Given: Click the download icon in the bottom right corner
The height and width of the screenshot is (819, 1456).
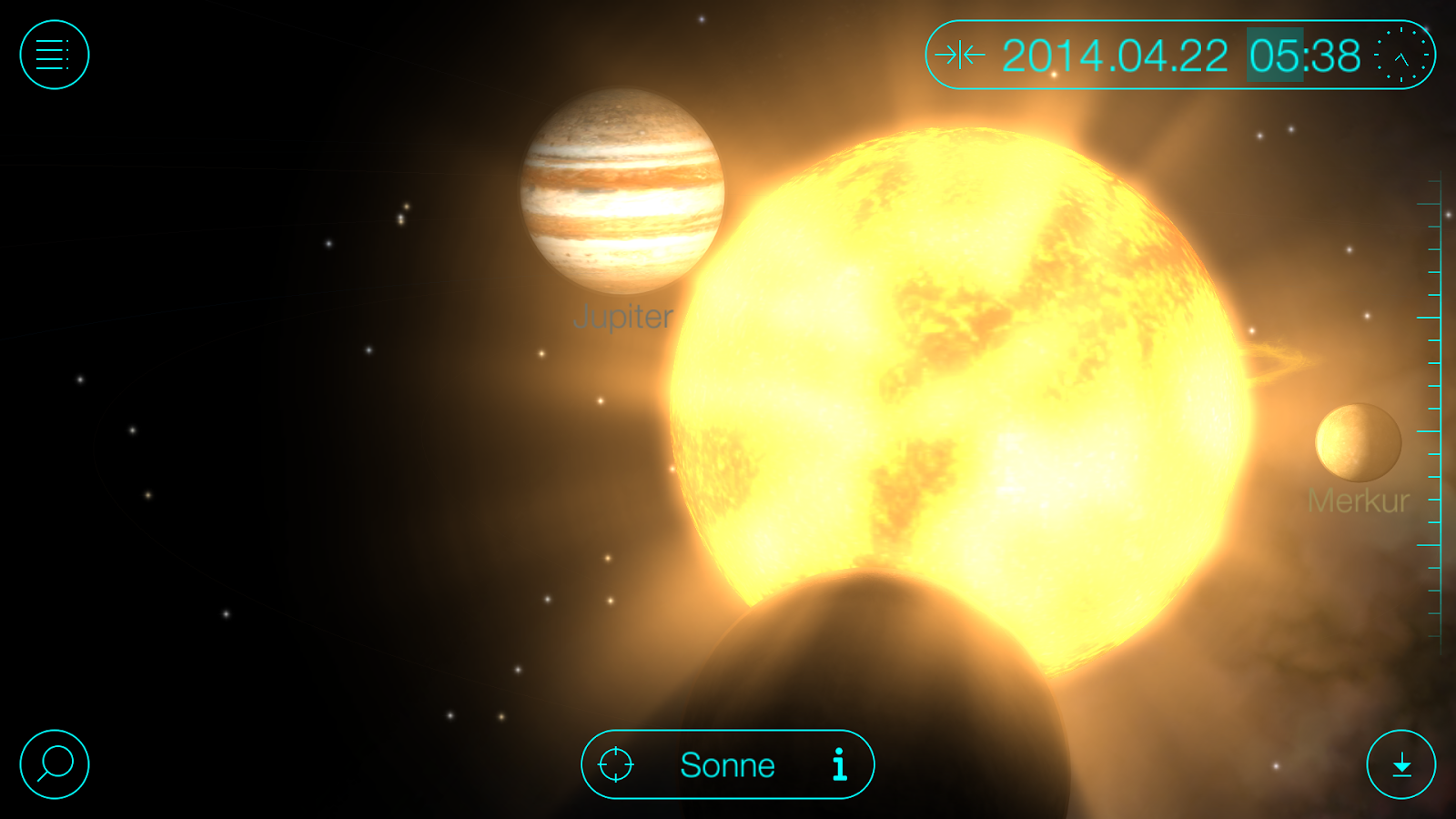Looking at the screenshot, I should coord(1402,764).
